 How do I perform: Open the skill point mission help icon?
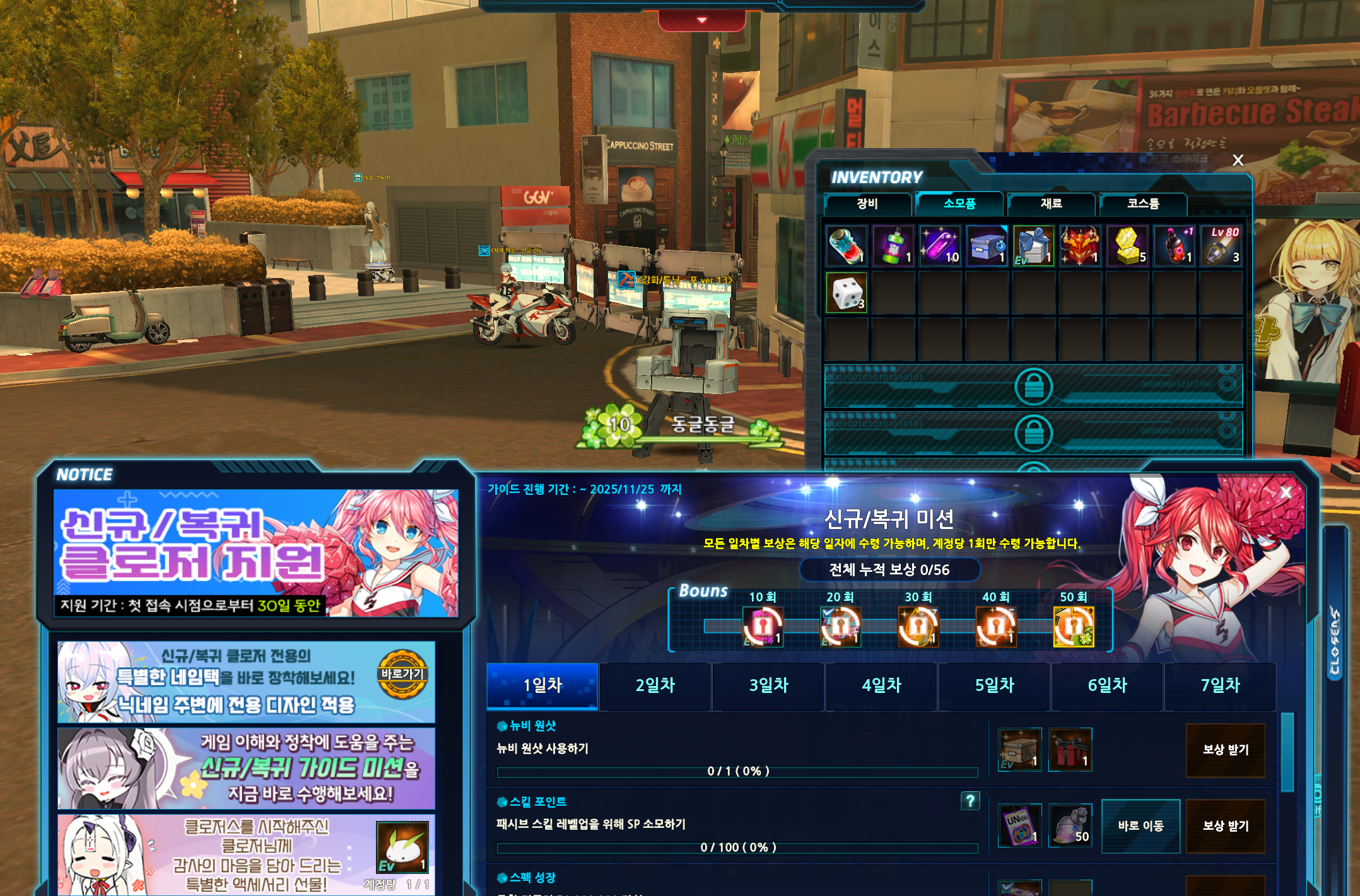pyautogui.click(x=970, y=801)
